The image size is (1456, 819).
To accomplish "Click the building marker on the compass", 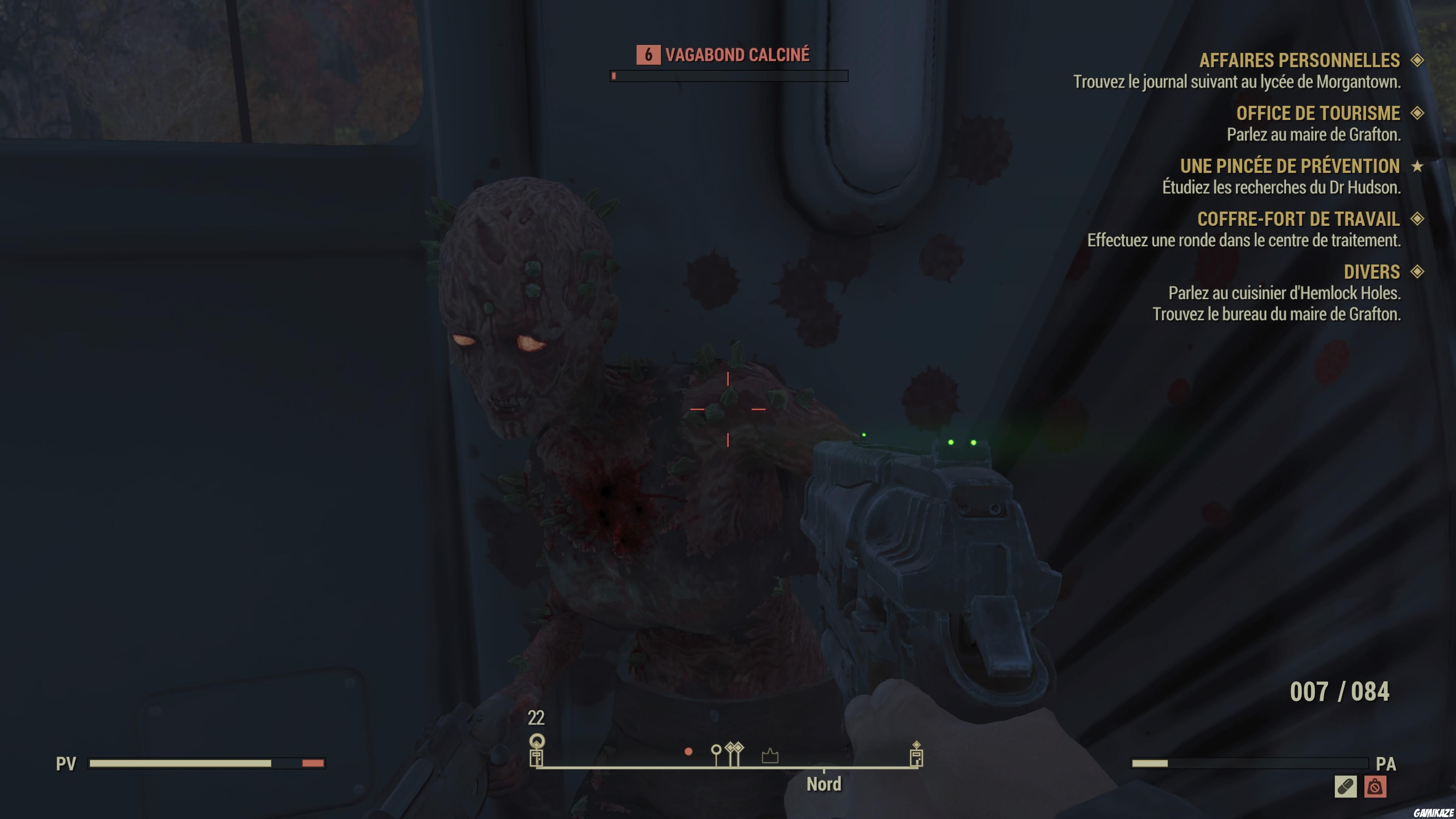I will tap(770, 756).
